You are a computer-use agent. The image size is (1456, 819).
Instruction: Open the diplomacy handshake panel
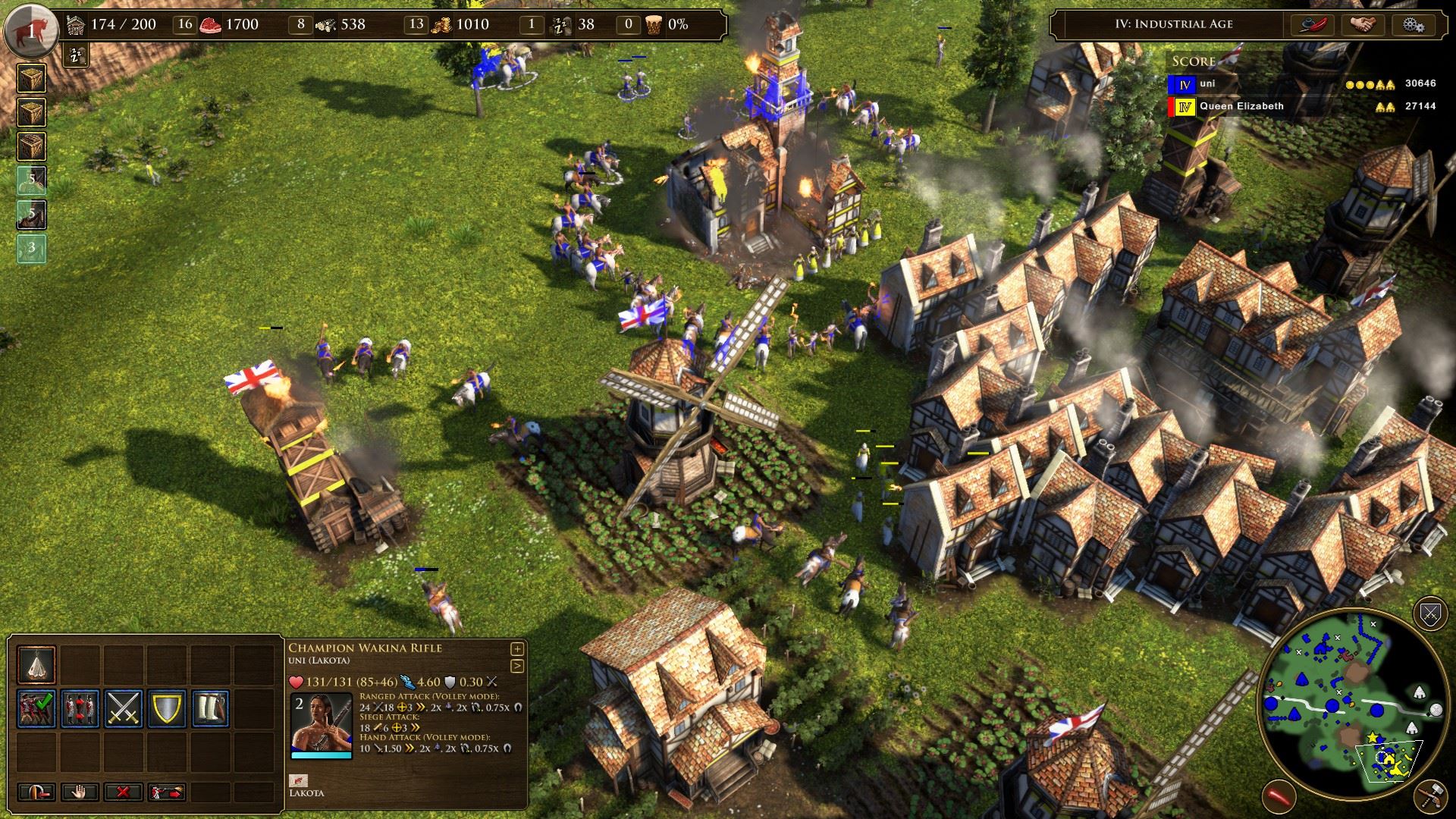[1365, 24]
